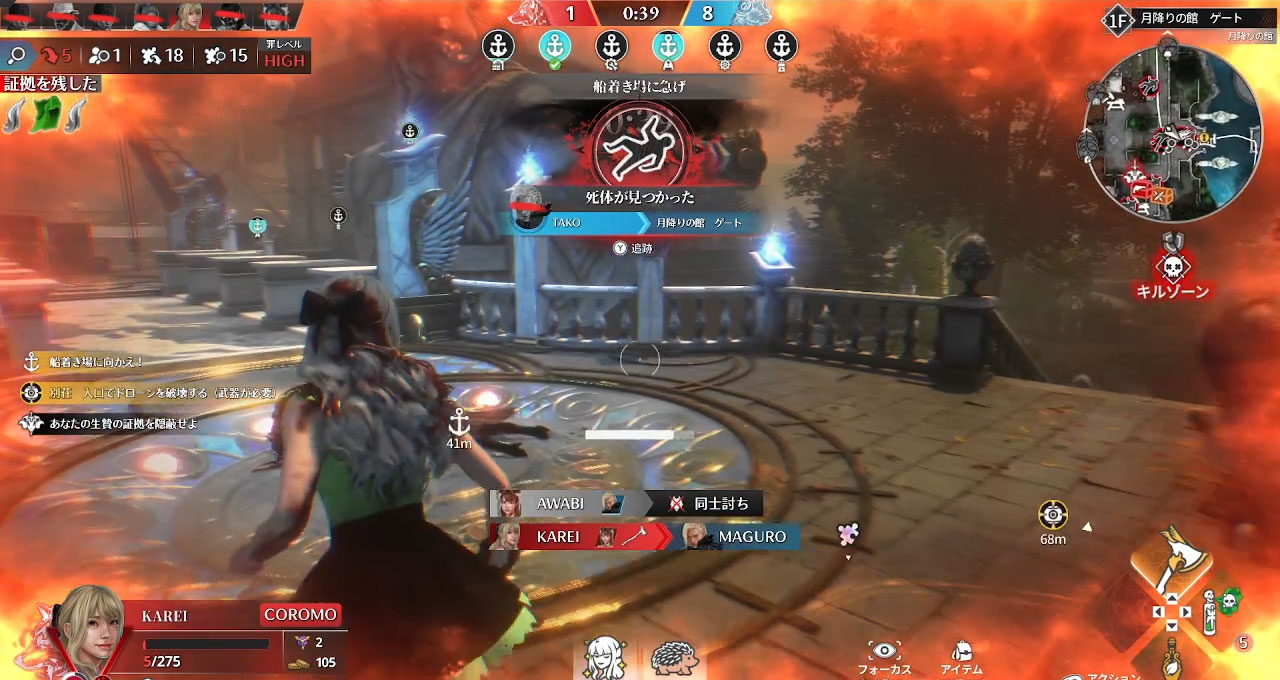Select the 船着き場に向かえ objective entry
Image resolution: width=1280 pixels, height=680 pixels.
85,362
